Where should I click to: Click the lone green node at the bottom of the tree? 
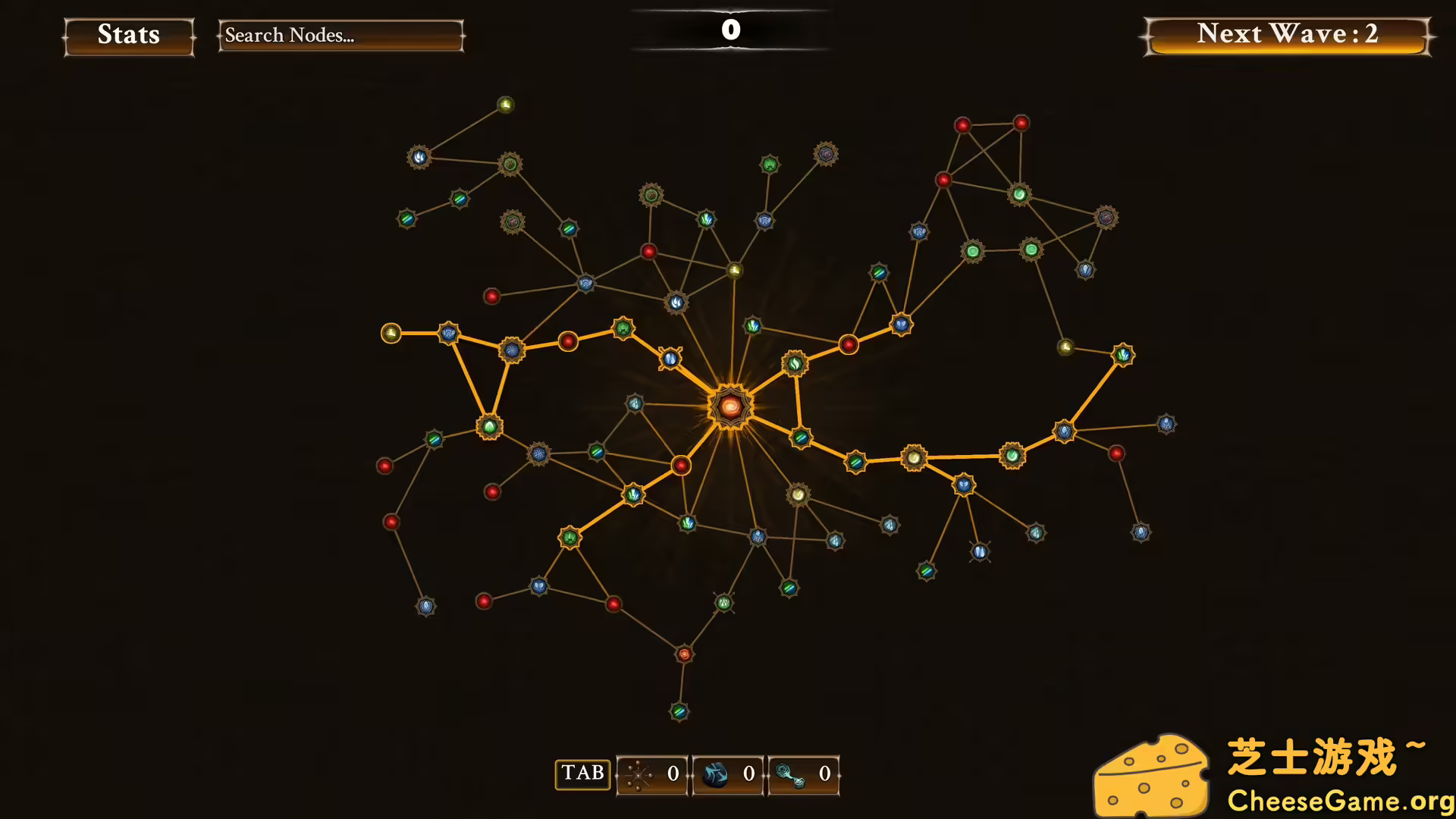pyautogui.click(x=677, y=711)
